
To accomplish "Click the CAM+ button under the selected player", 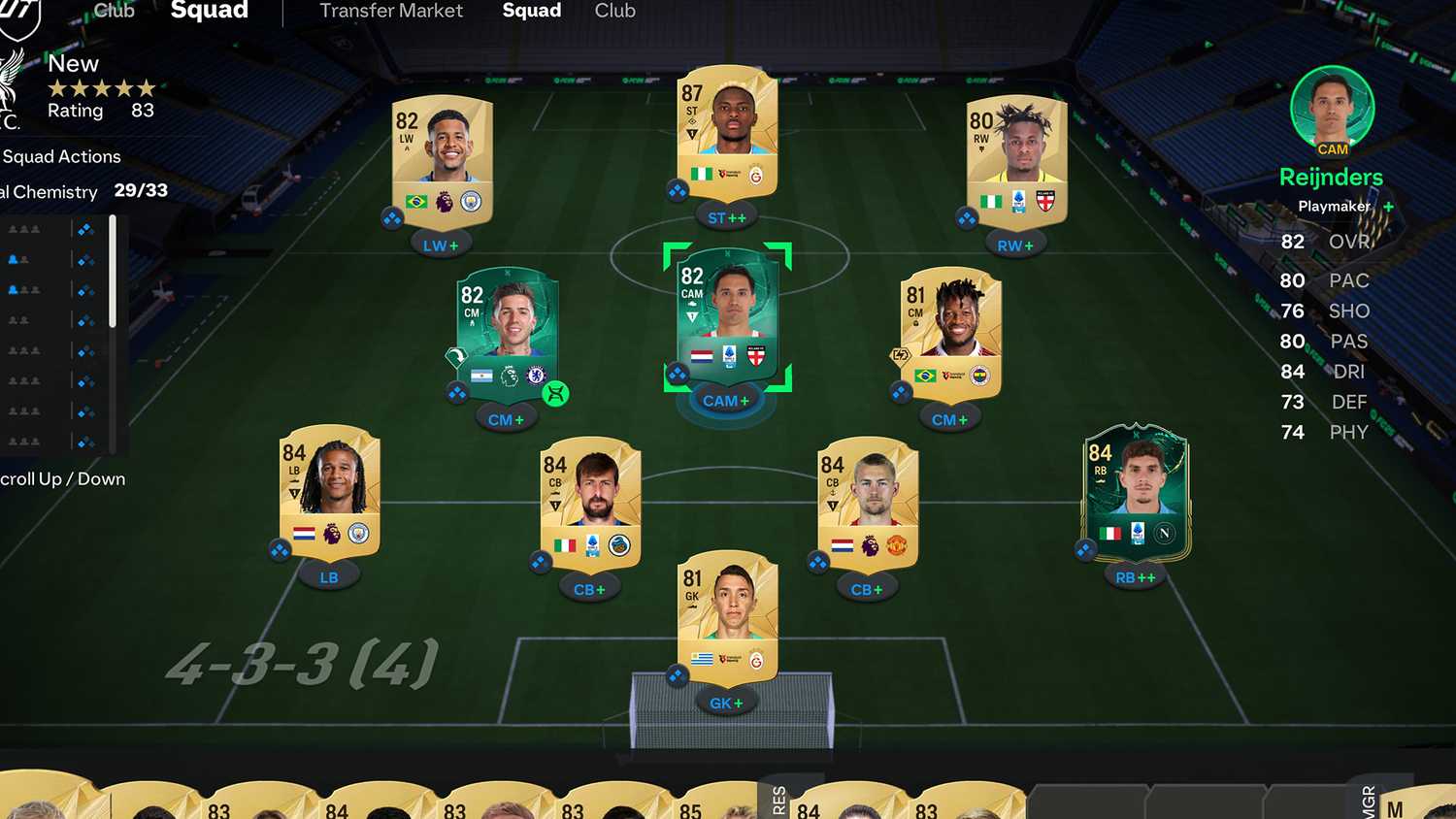I will [x=725, y=400].
